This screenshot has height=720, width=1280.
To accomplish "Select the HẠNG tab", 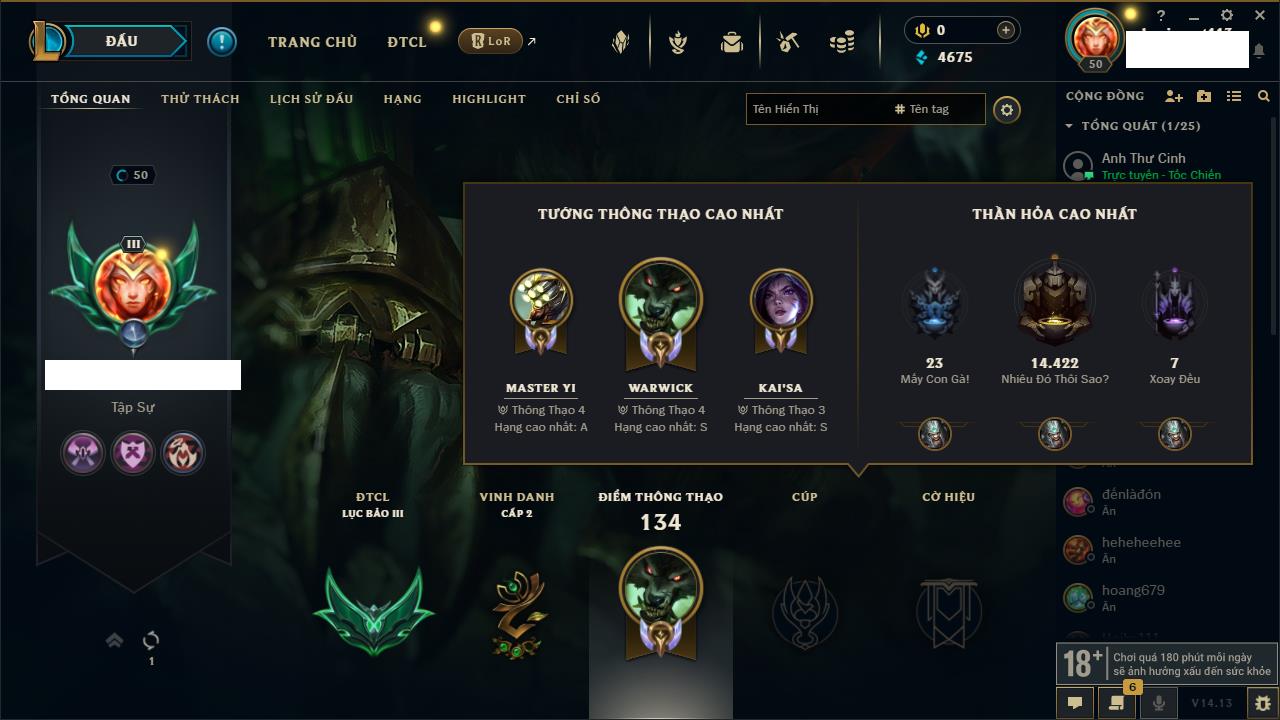I will (402, 99).
